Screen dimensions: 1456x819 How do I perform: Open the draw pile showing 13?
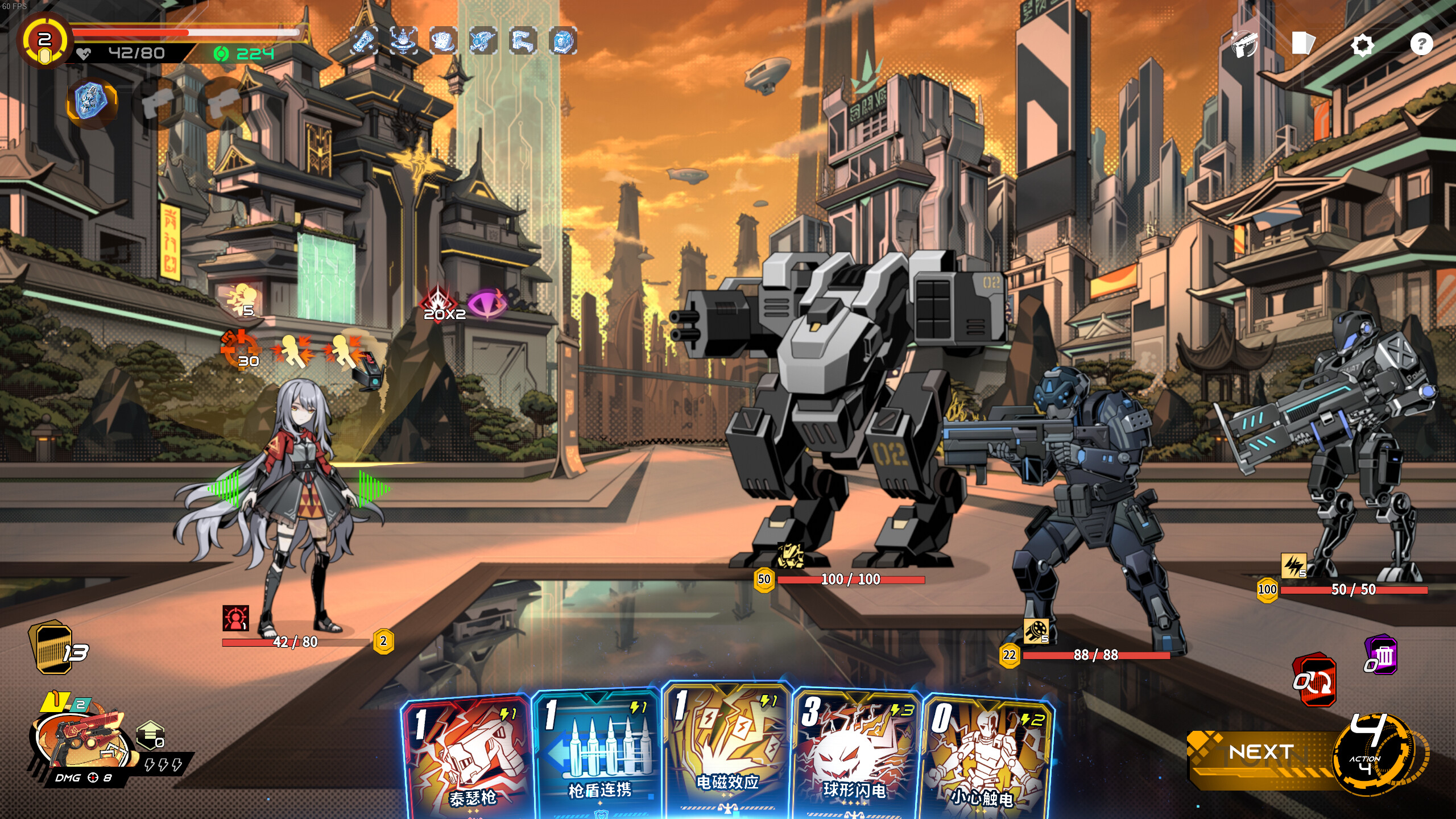pyautogui.click(x=57, y=648)
